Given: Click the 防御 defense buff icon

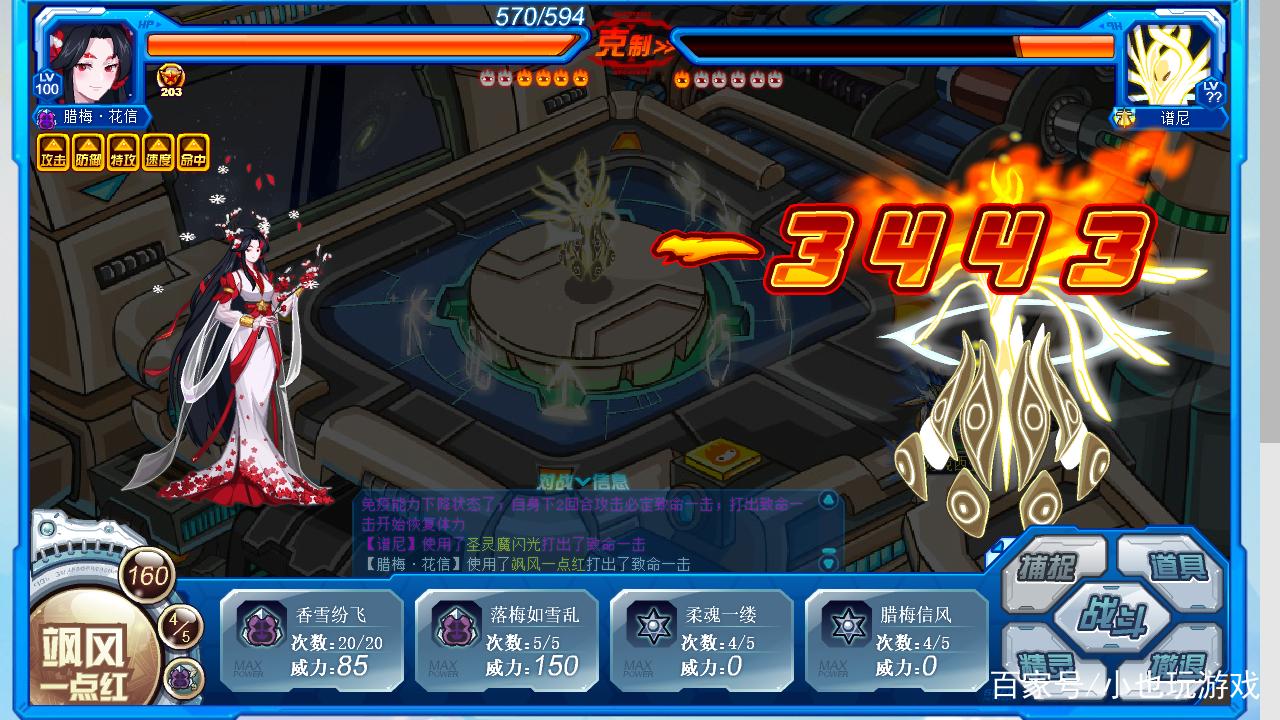Looking at the screenshot, I should (x=88, y=153).
